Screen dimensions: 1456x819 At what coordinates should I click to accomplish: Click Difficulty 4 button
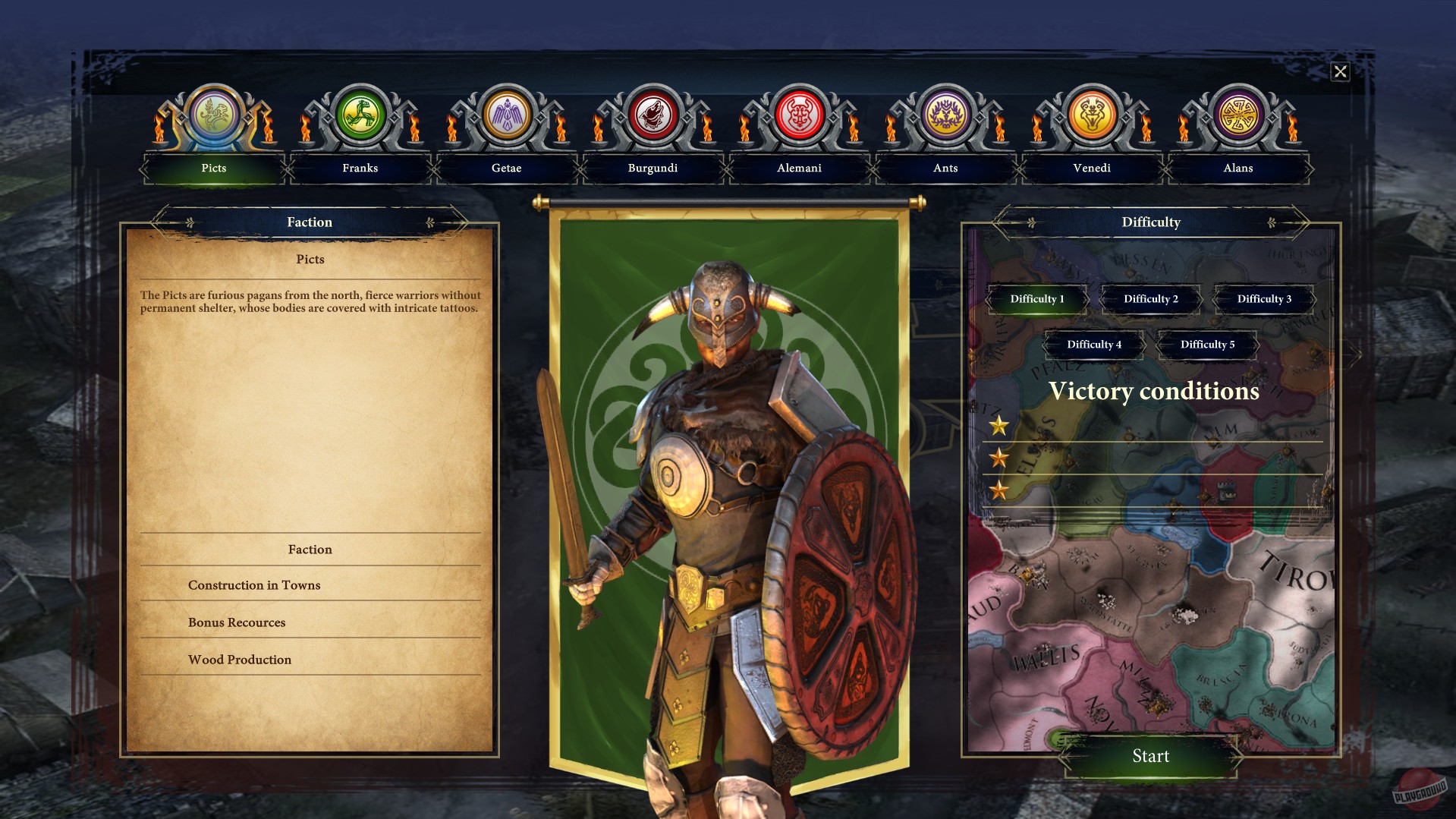(1093, 345)
